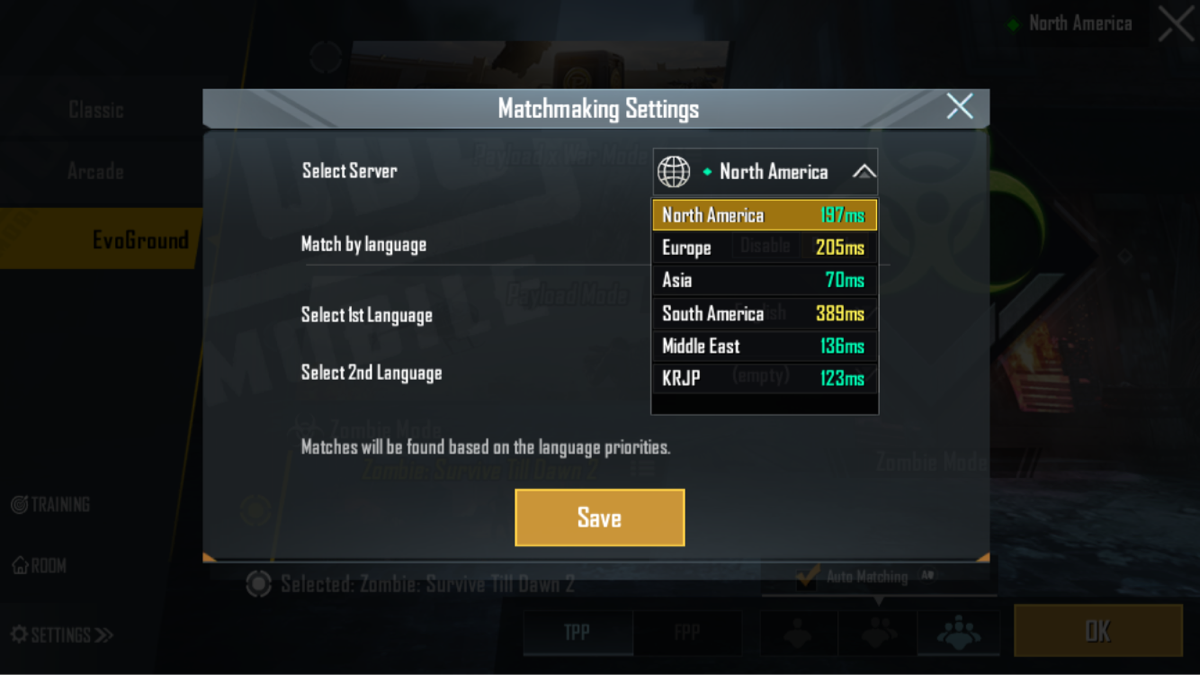Select the South America server

[x=764, y=314]
